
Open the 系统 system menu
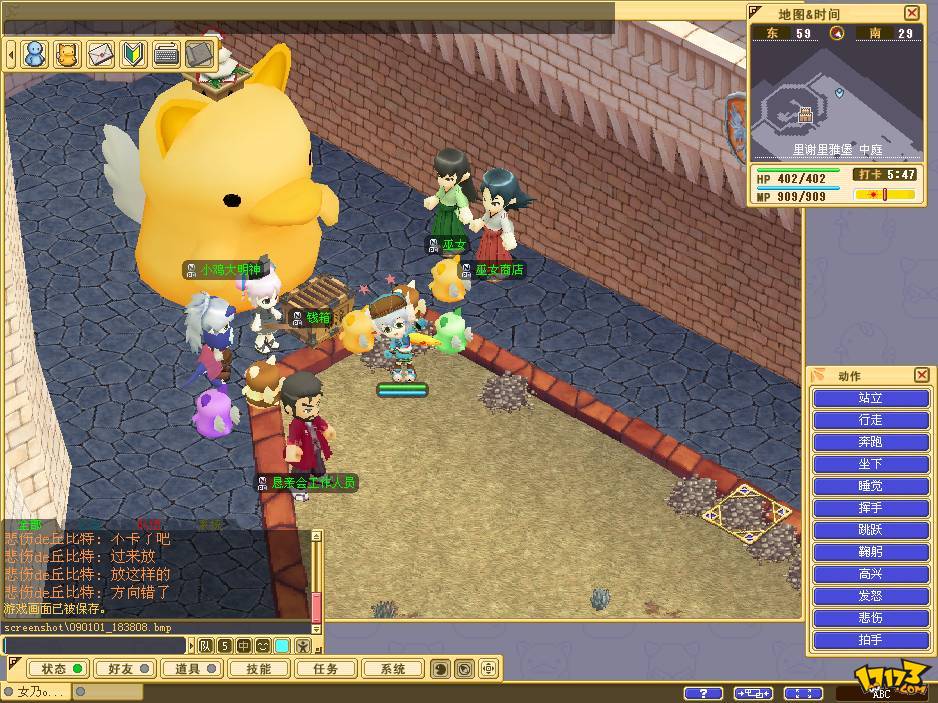393,669
